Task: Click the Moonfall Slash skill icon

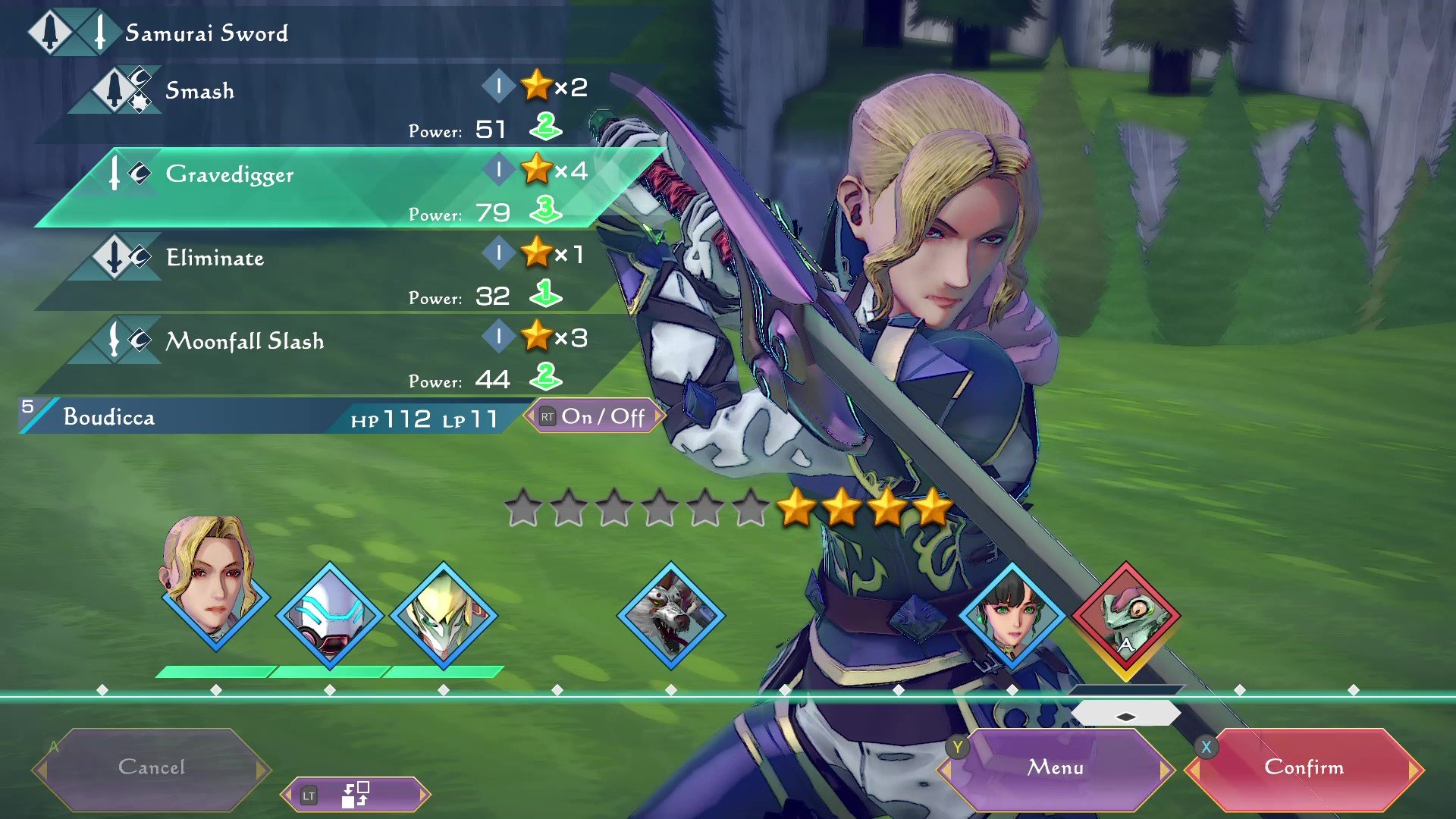Action: click(114, 341)
